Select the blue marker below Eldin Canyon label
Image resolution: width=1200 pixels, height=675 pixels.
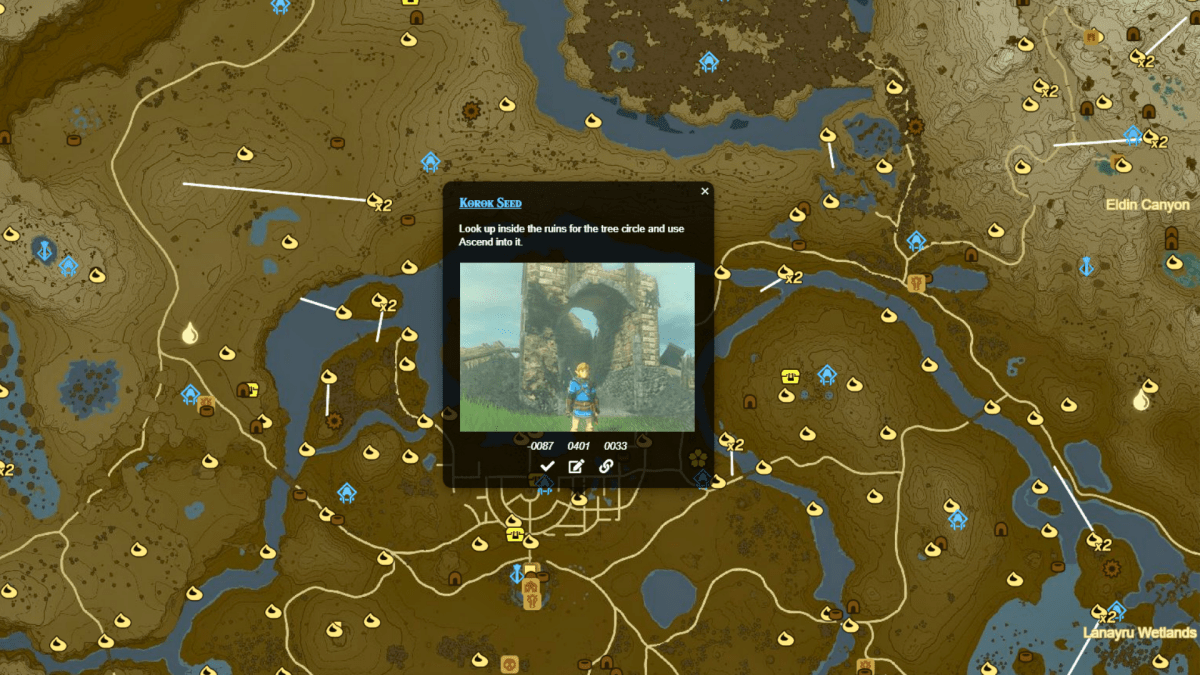pos(1085,266)
